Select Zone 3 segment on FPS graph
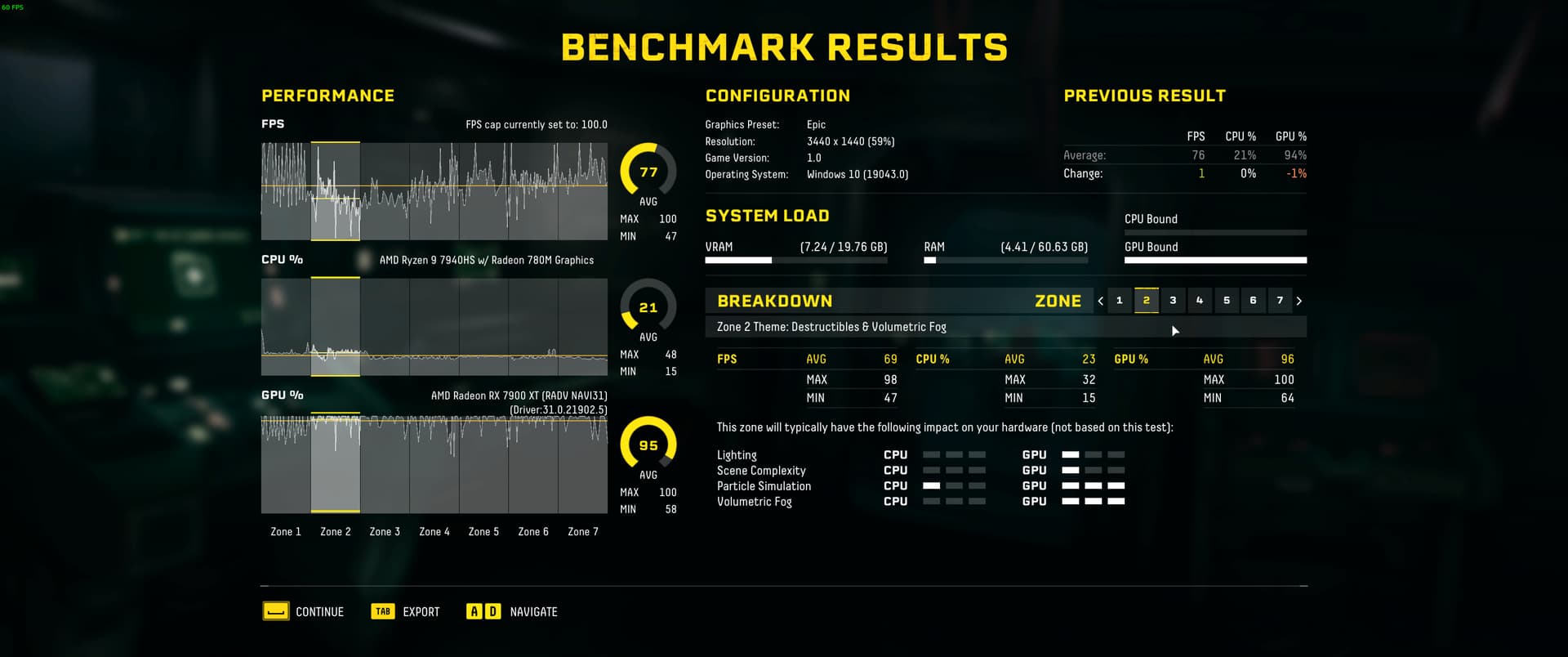This screenshot has height=657, width=1568. 385,191
